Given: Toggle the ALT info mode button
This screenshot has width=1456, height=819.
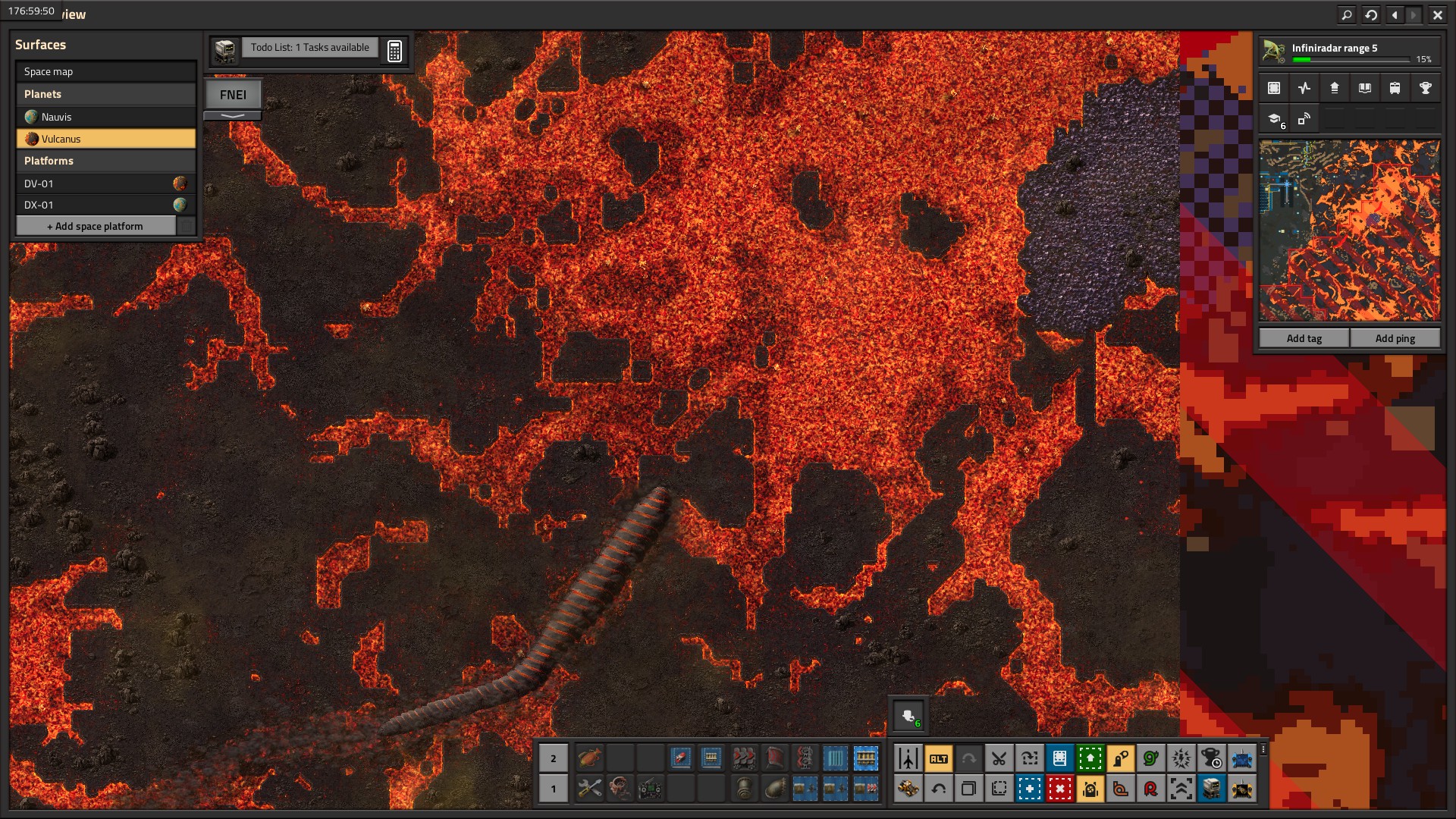Looking at the screenshot, I should click(938, 758).
